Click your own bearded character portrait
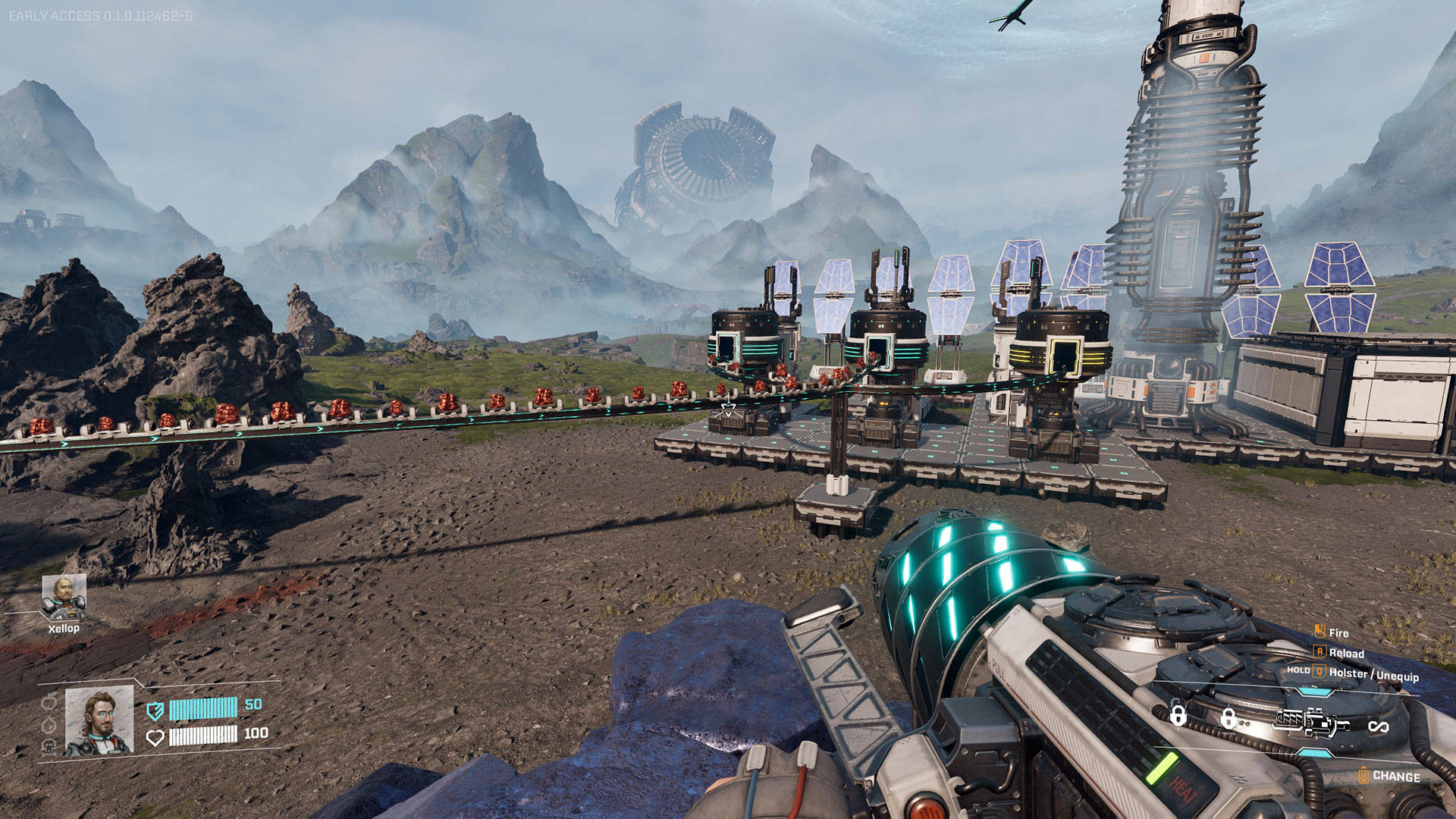The image size is (1456, 819). tap(99, 721)
